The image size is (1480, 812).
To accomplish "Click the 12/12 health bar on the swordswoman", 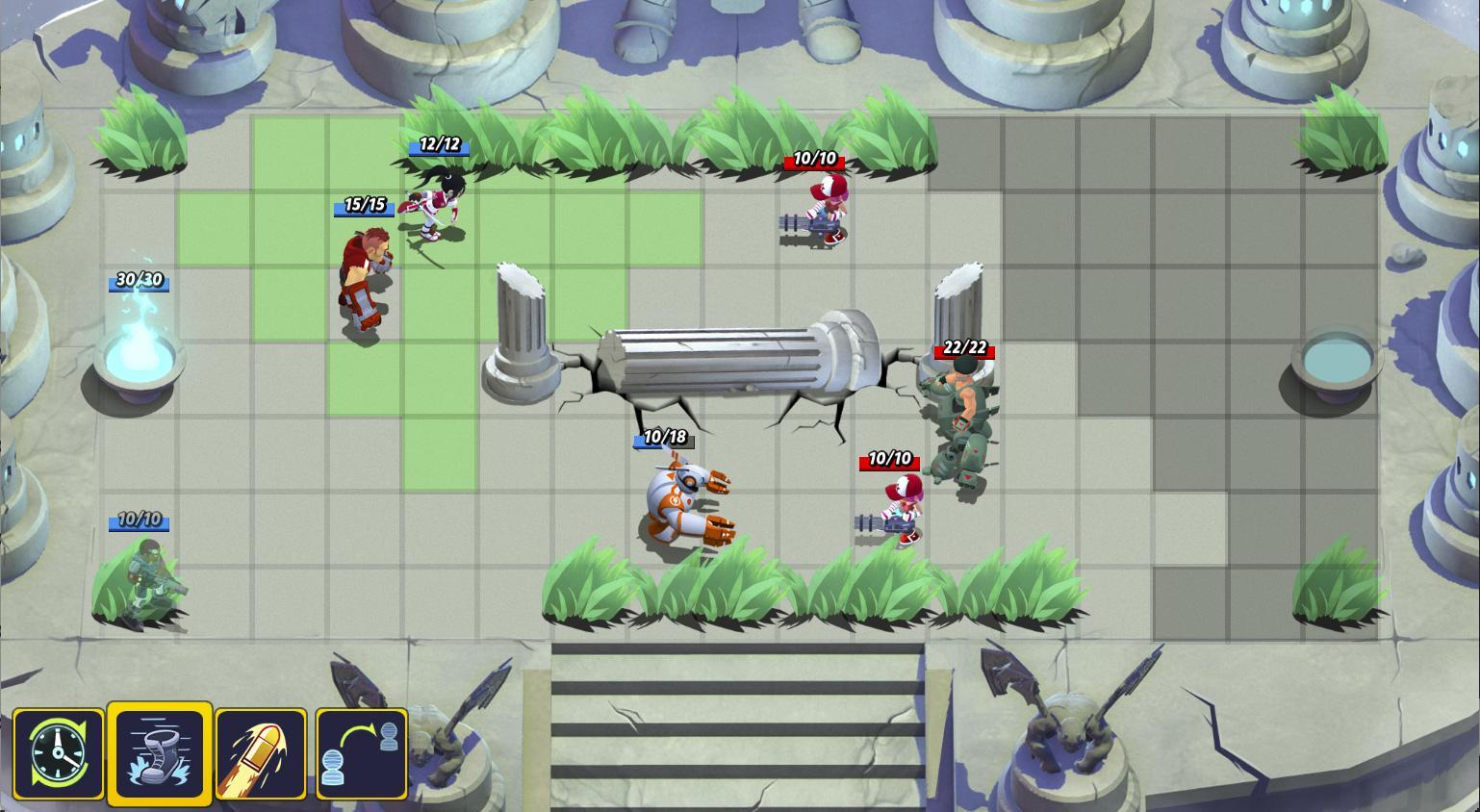I will click(x=439, y=146).
